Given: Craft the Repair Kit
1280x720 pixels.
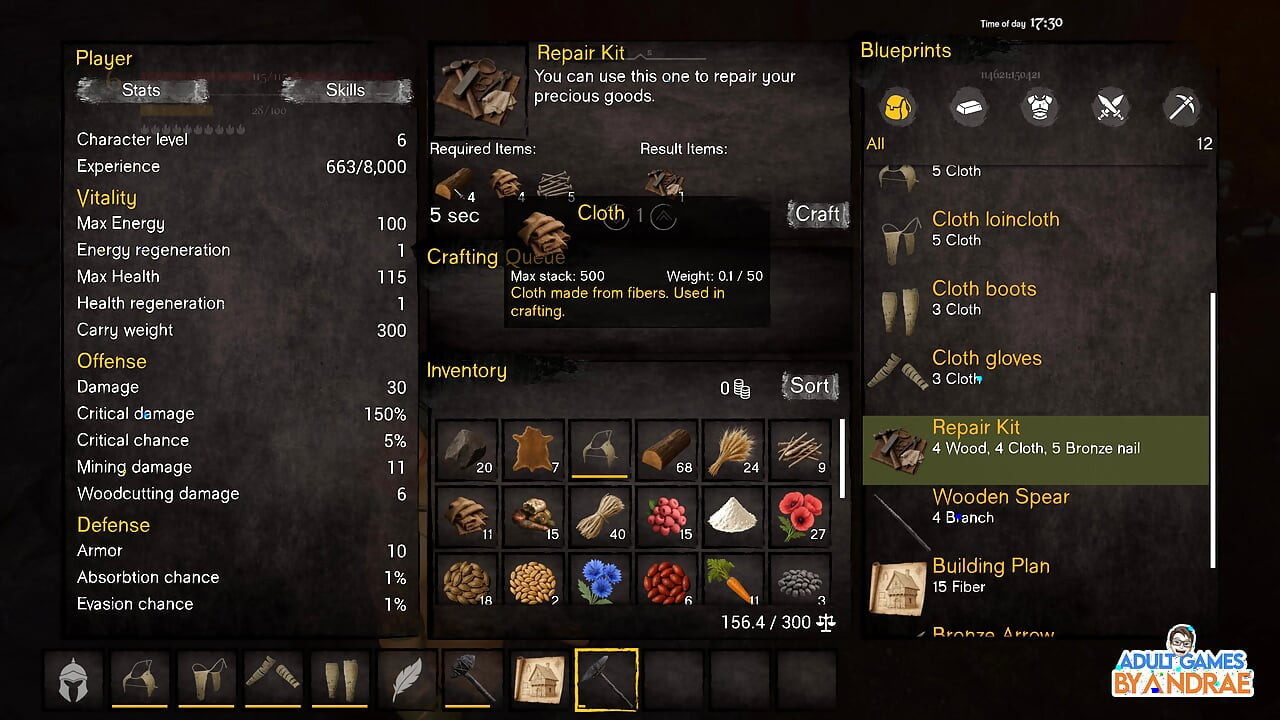Looking at the screenshot, I should 817,214.
